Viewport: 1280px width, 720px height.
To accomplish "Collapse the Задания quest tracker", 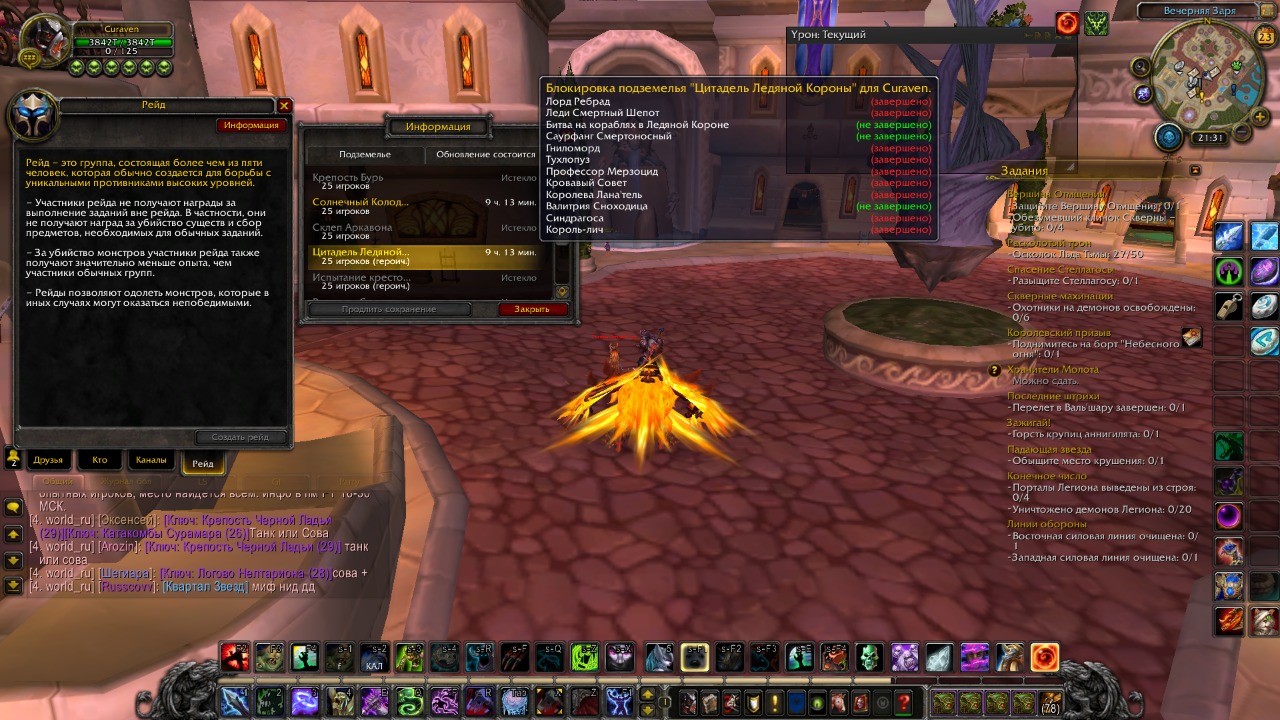I will click(1195, 171).
